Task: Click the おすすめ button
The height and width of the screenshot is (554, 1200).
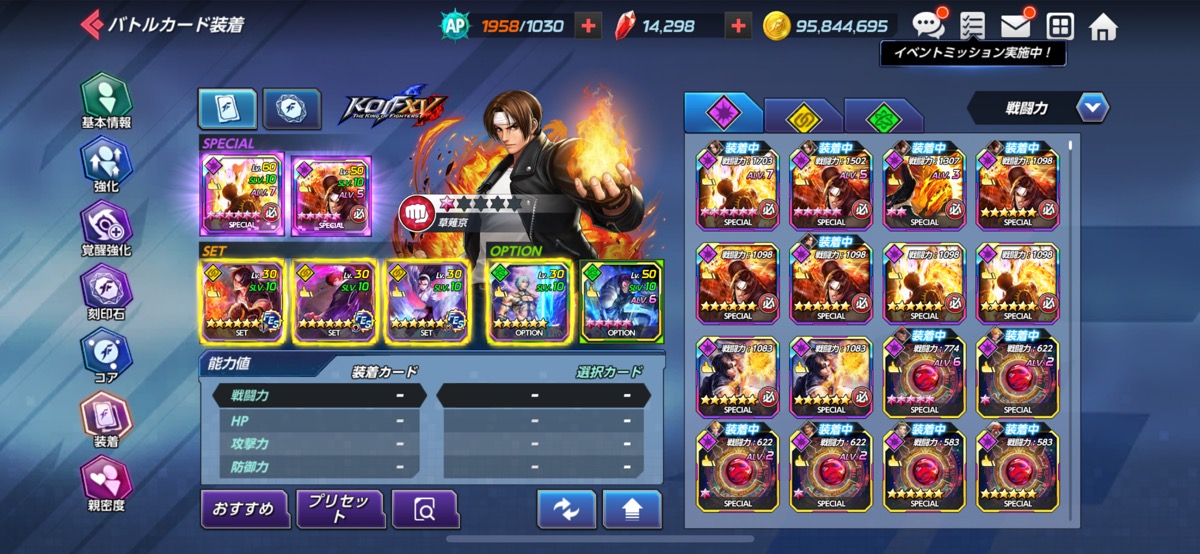Action: (x=244, y=509)
